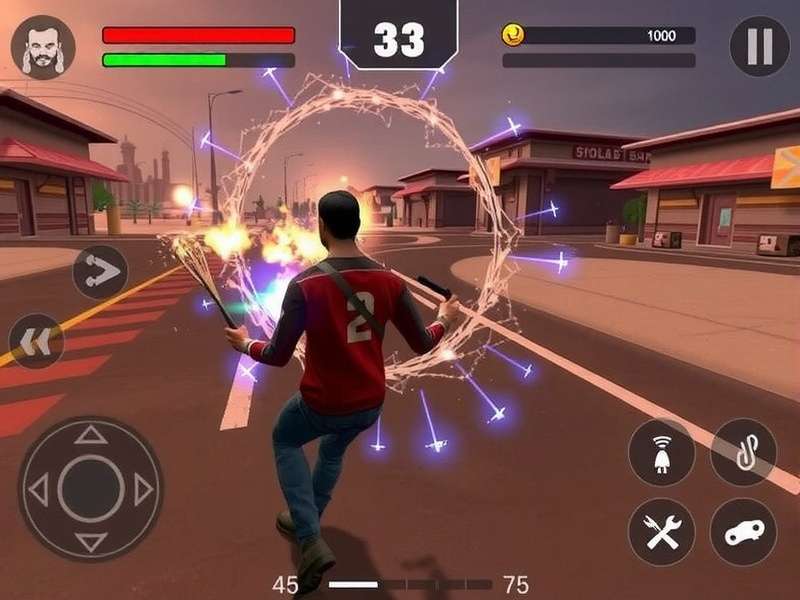The width and height of the screenshot is (800, 600).
Task: Tap the joystick's left arrow
Action: click(38, 489)
